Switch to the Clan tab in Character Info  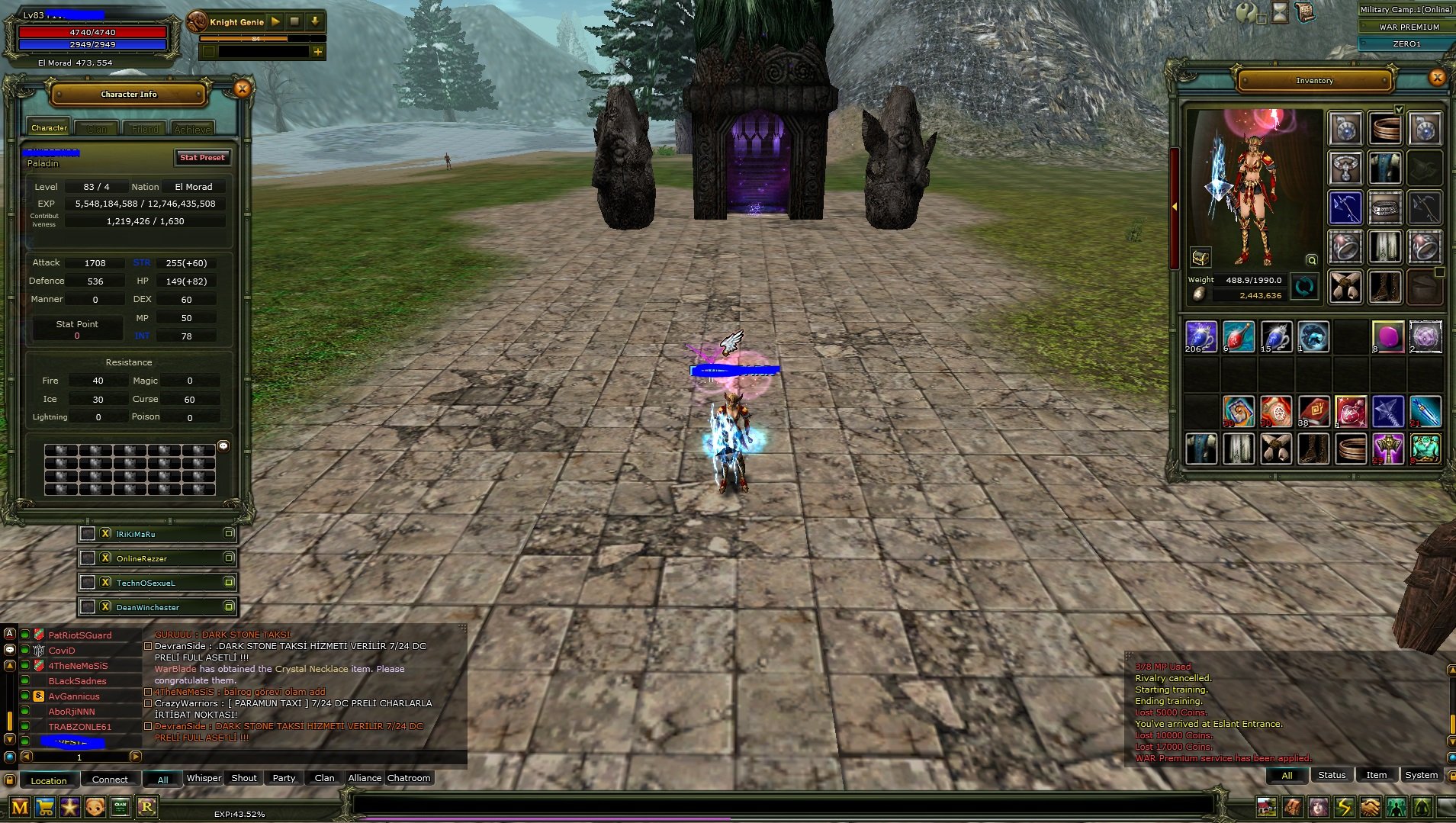click(x=96, y=129)
